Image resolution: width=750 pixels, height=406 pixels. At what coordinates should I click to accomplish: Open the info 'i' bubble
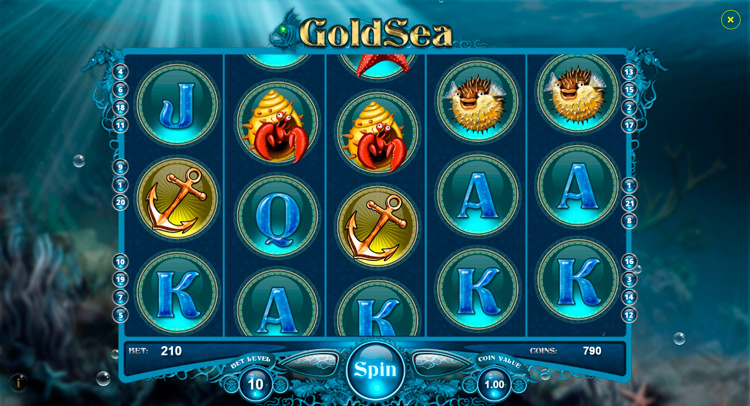(x=18, y=382)
